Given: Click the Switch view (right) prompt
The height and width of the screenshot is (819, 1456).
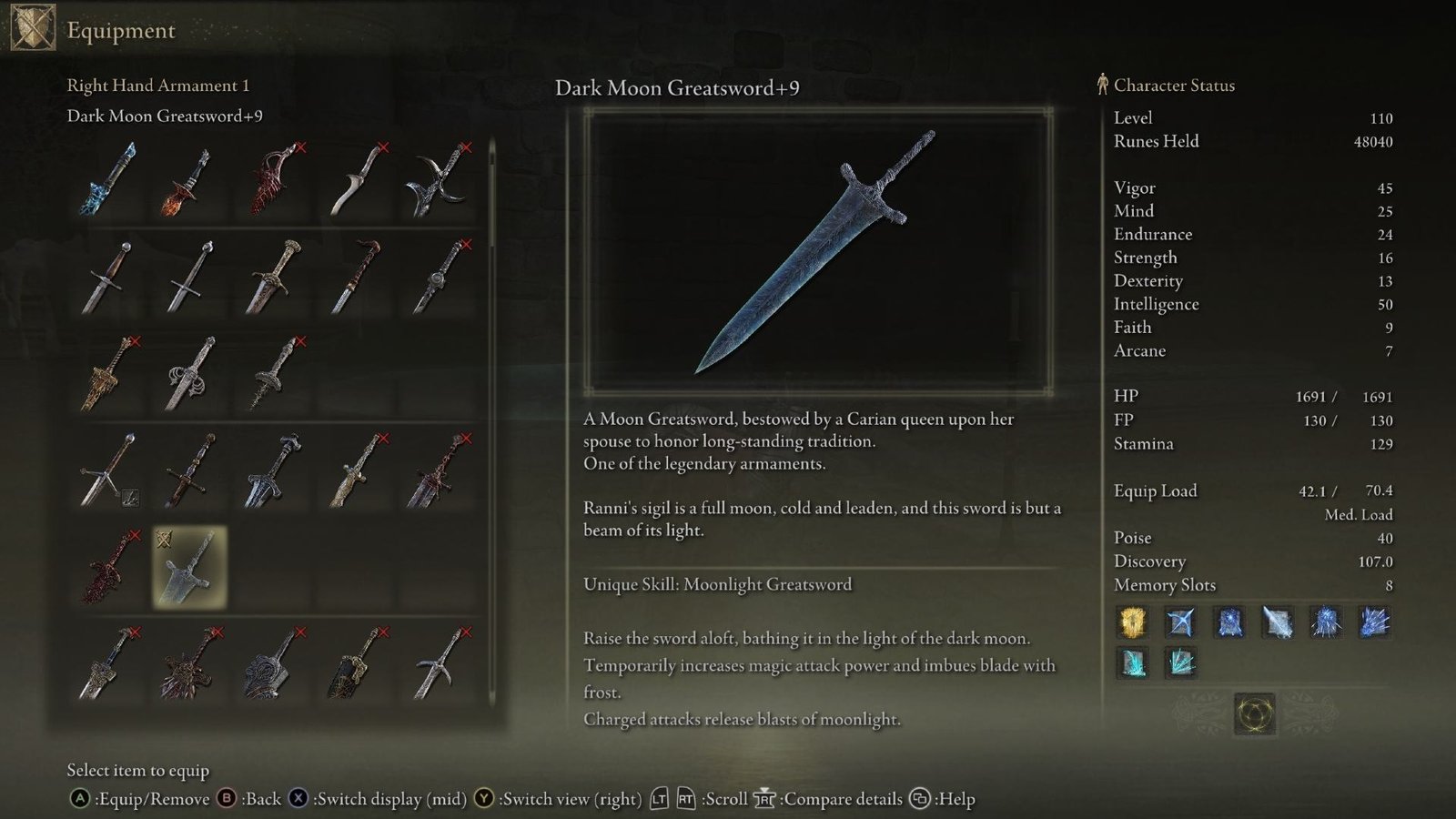Looking at the screenshot, I should point(564,798).
